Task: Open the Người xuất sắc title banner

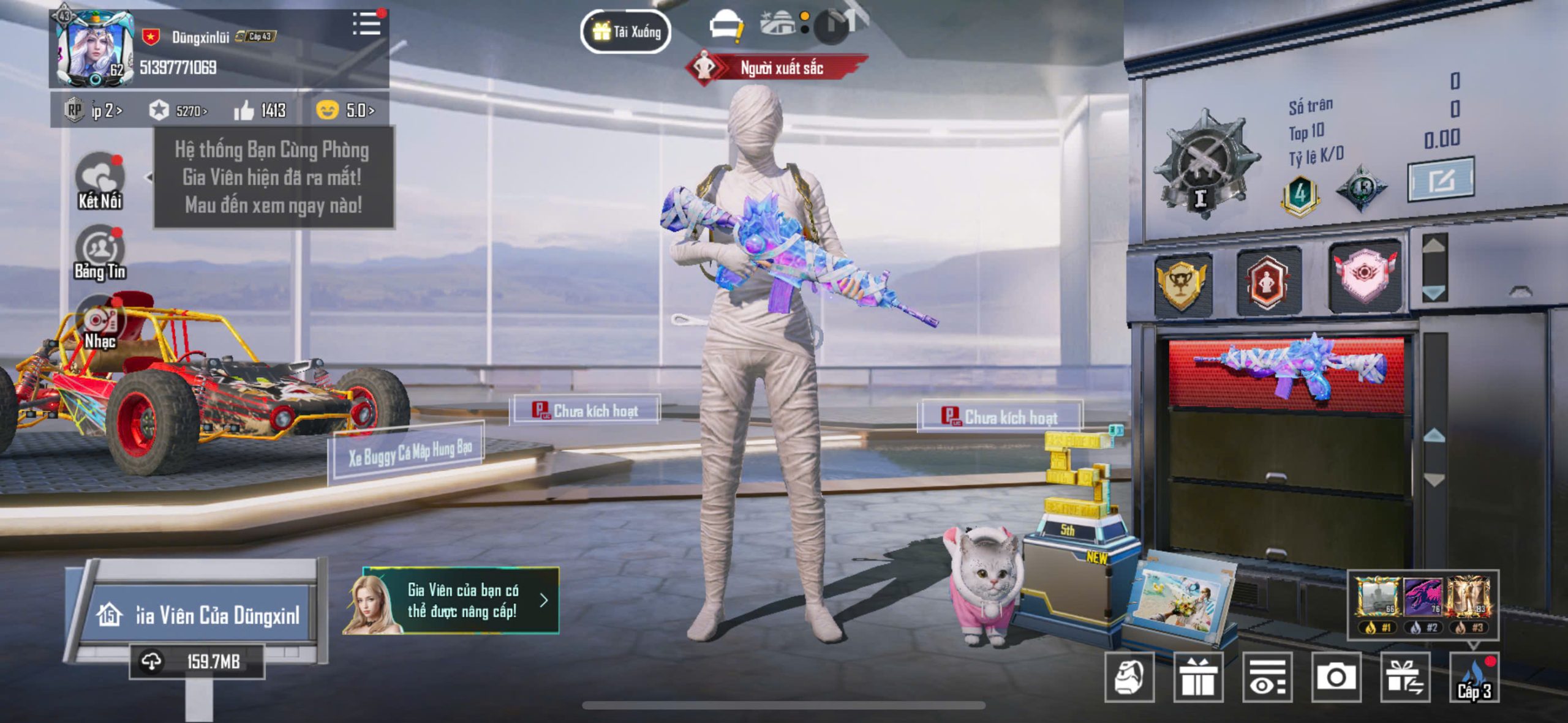Action: [x=778, y=68]
